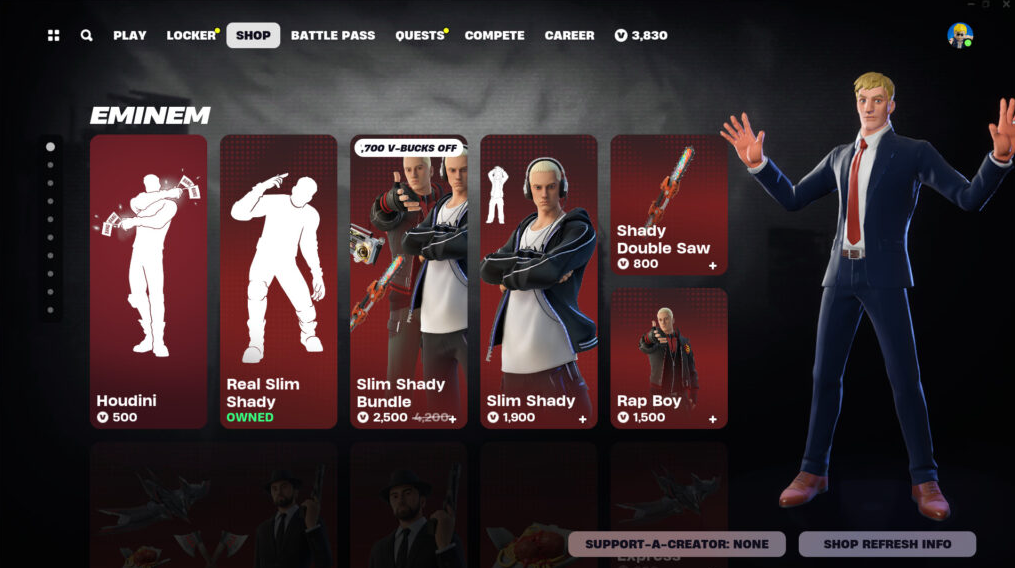Open the grid menu icon
Screen dimensions: 1015x568
click(x=53, y=36)
